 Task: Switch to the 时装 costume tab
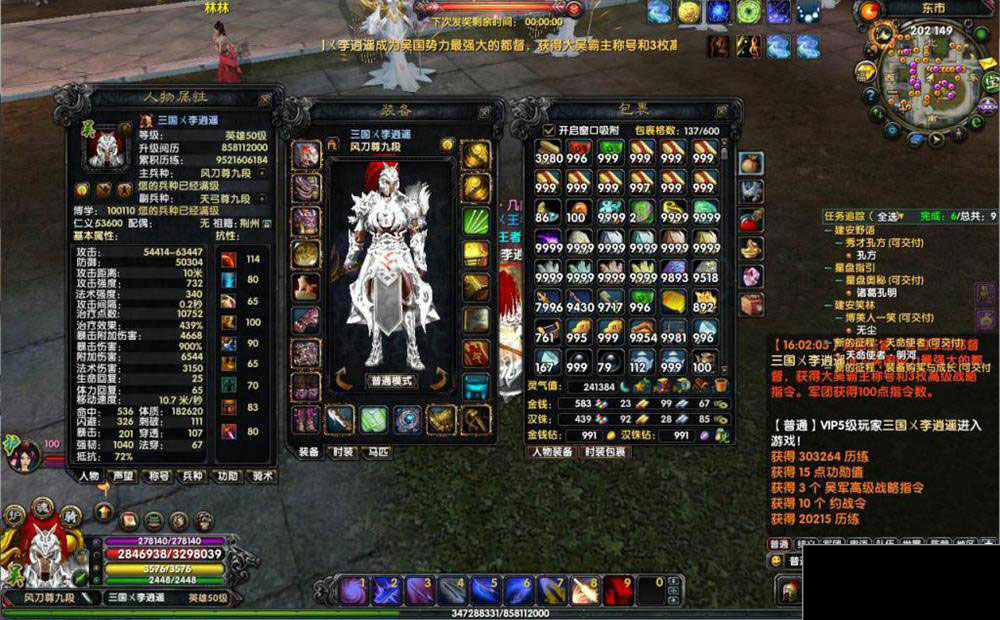click(343, 452)
